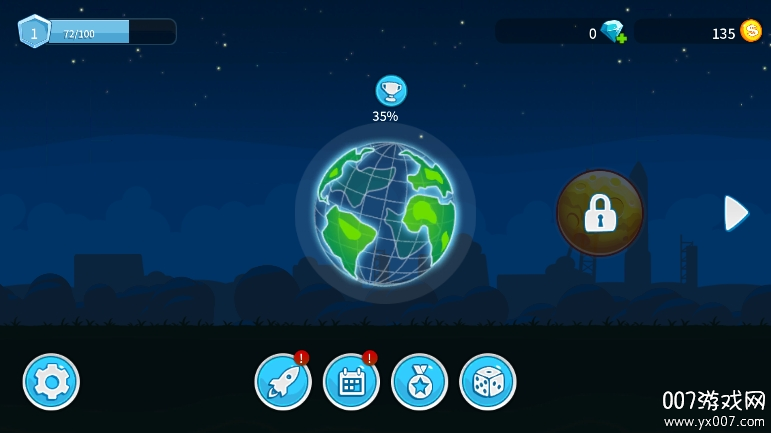Open the dice bonus button

tap(487, 382)
